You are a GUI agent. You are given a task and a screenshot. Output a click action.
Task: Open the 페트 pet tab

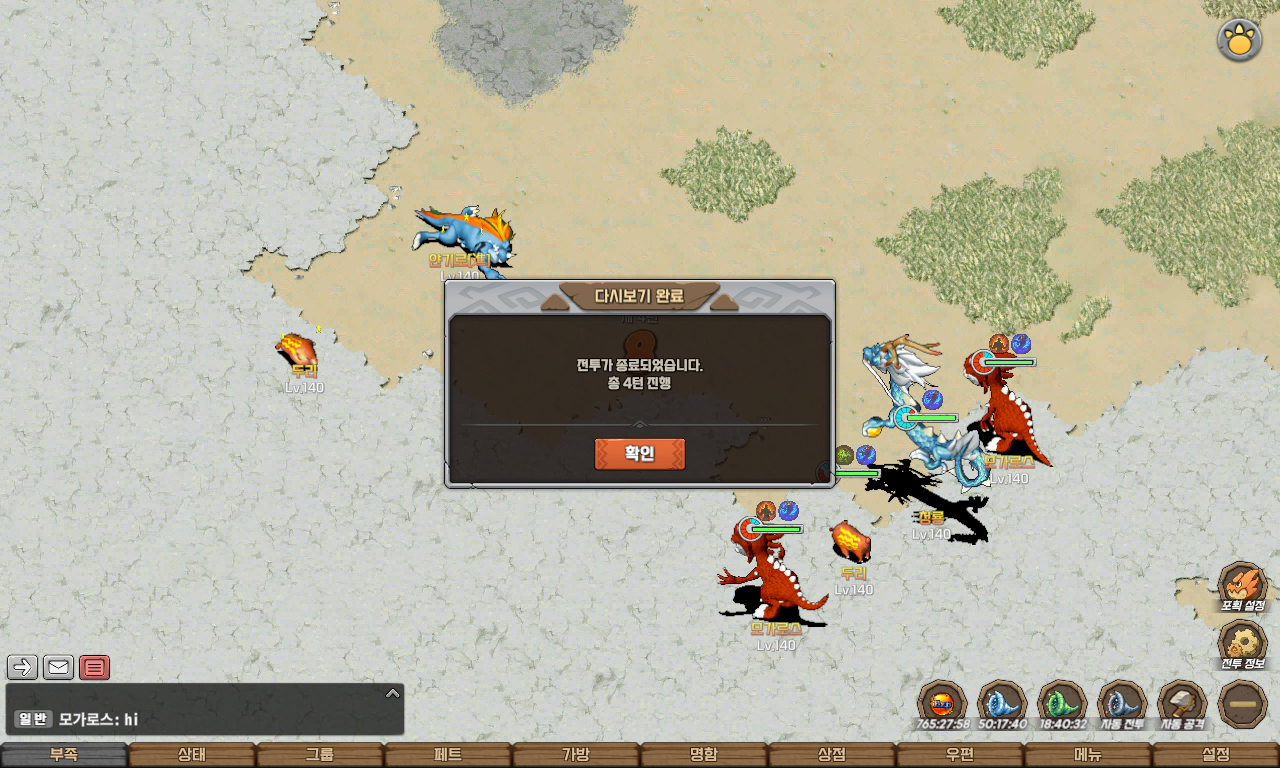448,755
